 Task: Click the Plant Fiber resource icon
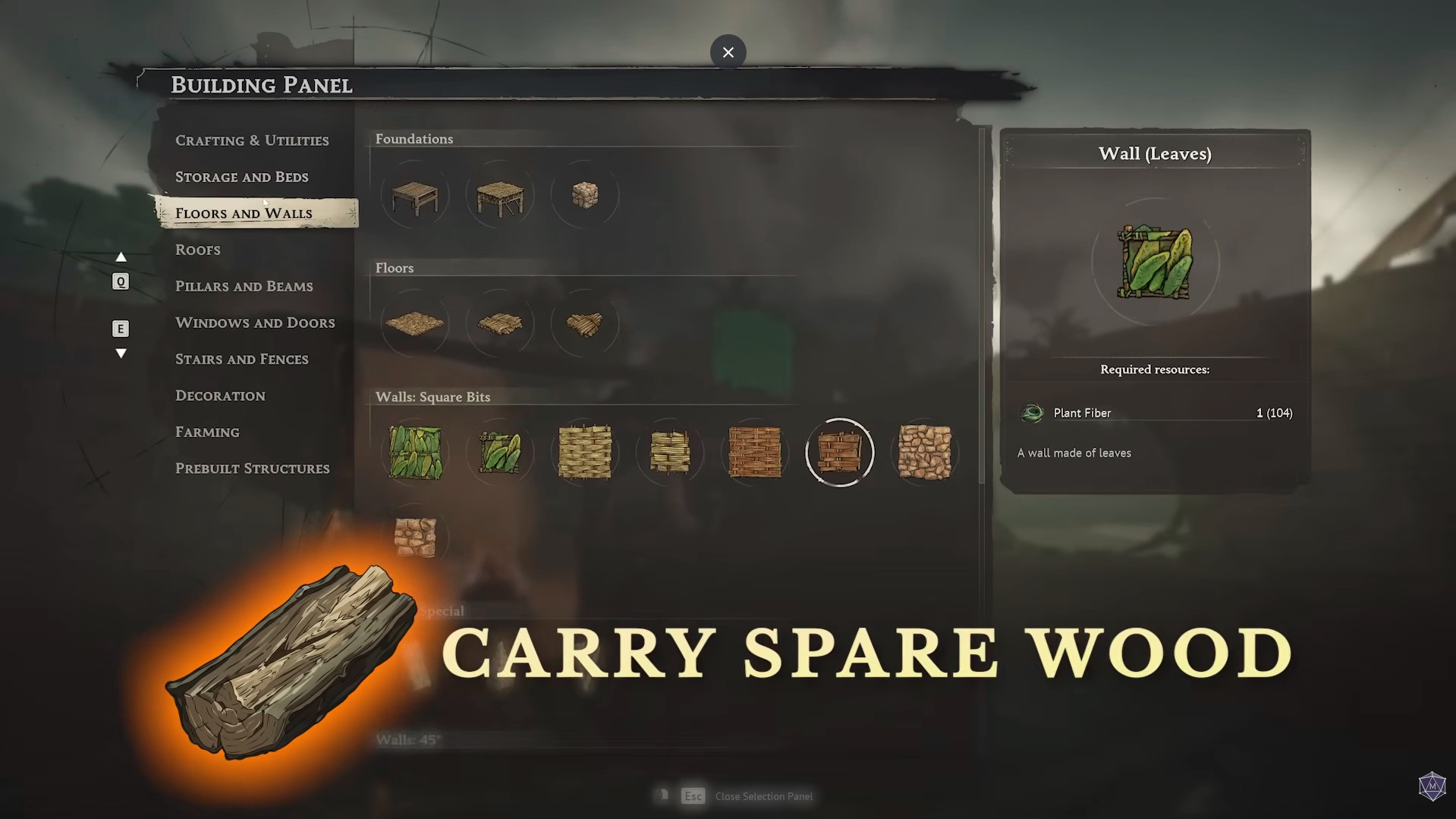click(1032, 413)
